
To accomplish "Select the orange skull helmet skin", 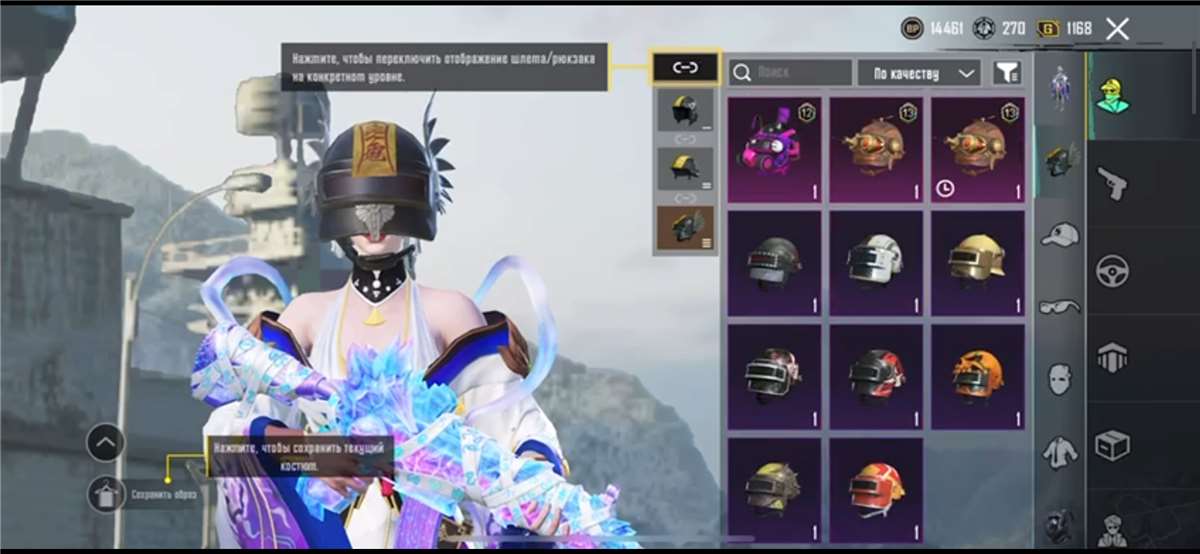I will coord(977,376).
